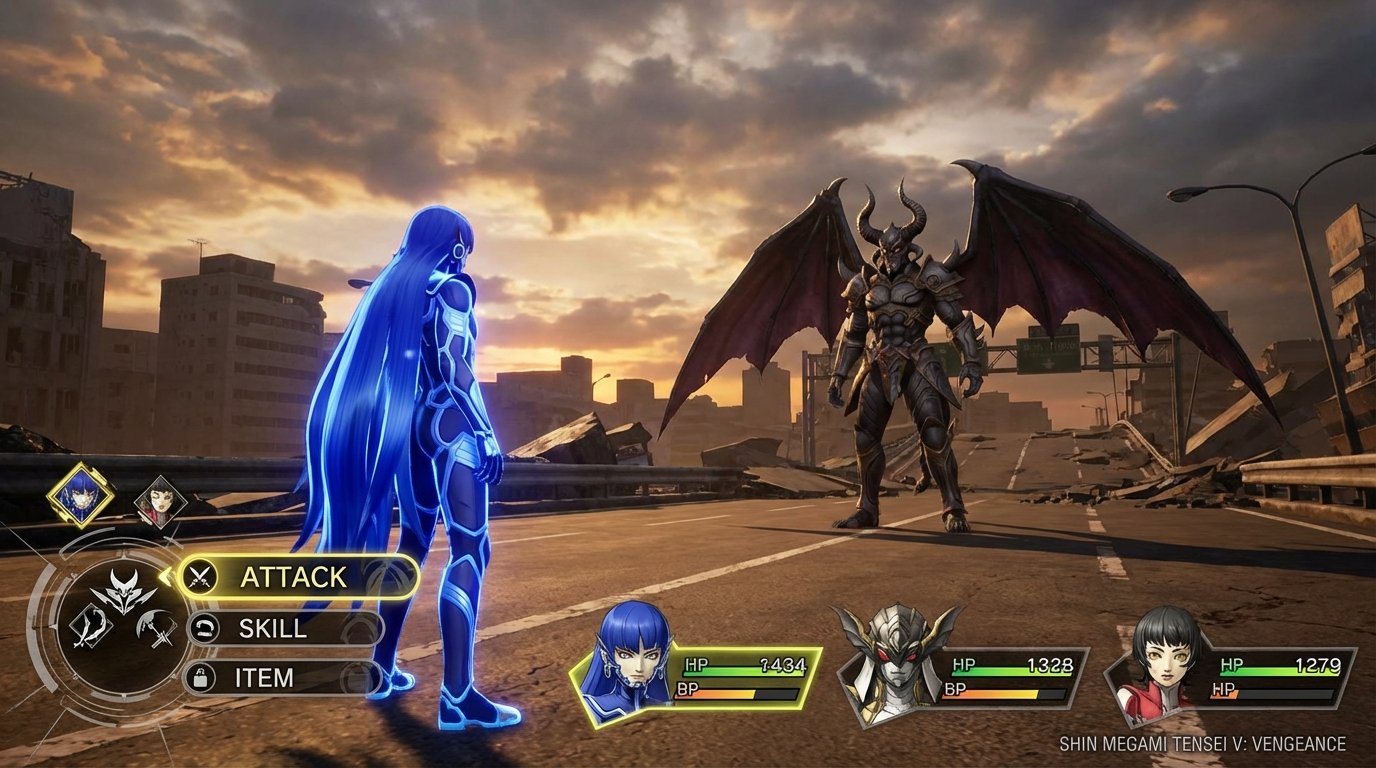The height and width of the screenshot is (768, 1376).
Task: Click the locked Item pouch icon
Action: point(199,676)
